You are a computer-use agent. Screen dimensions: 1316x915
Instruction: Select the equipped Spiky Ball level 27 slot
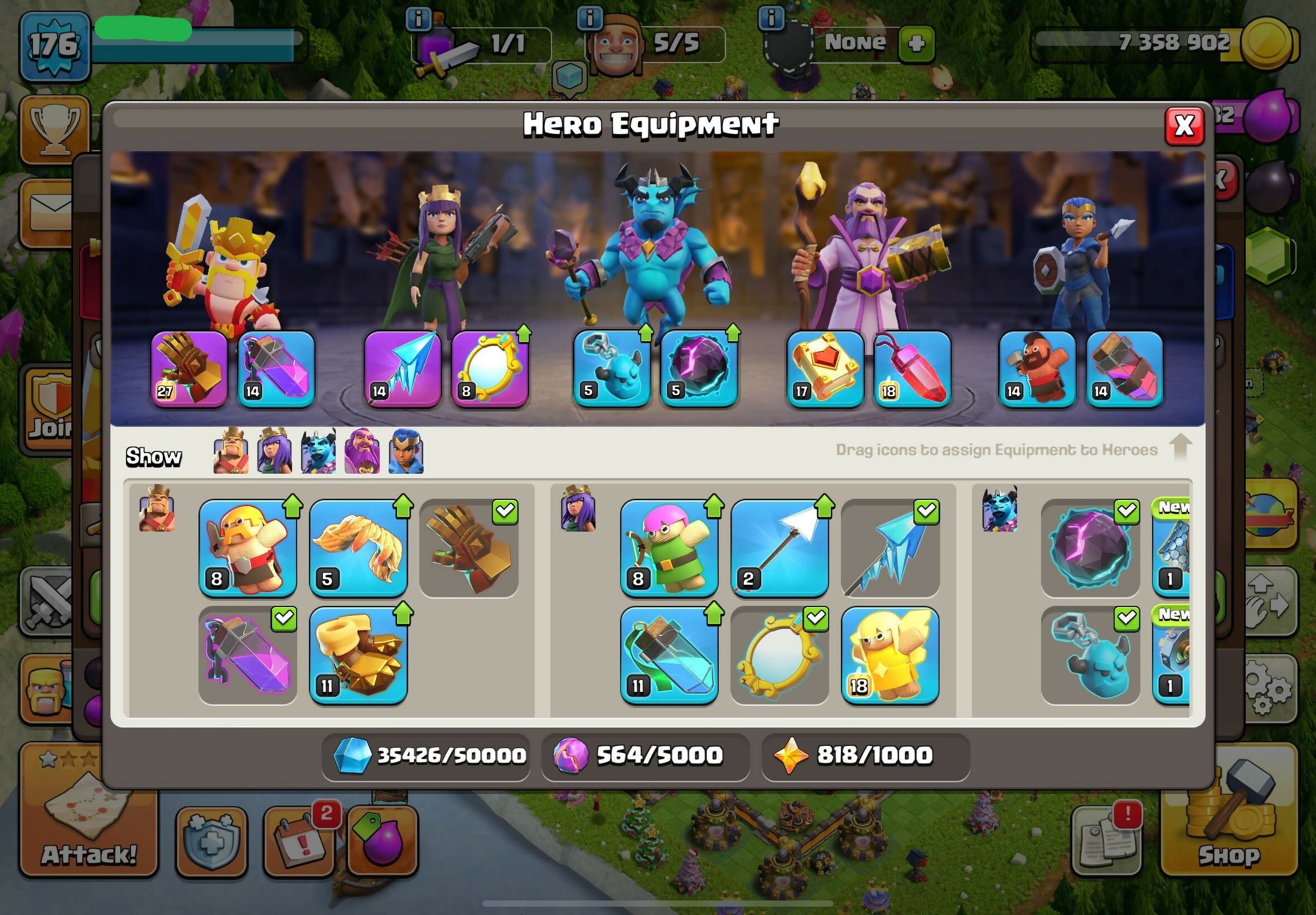coord(189,369)
